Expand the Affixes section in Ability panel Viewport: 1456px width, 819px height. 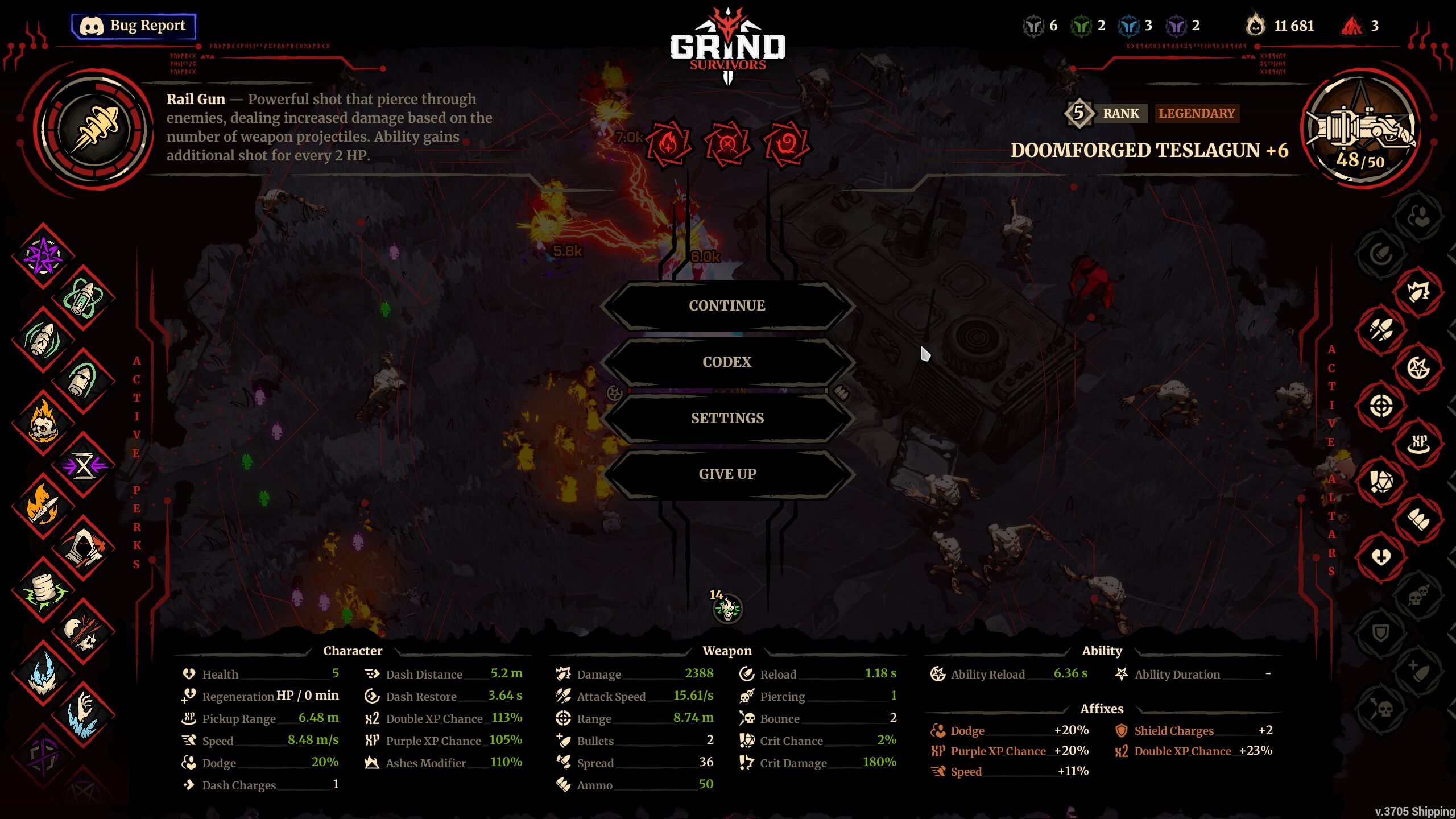pyautogui.click(x=1102, y=709)
